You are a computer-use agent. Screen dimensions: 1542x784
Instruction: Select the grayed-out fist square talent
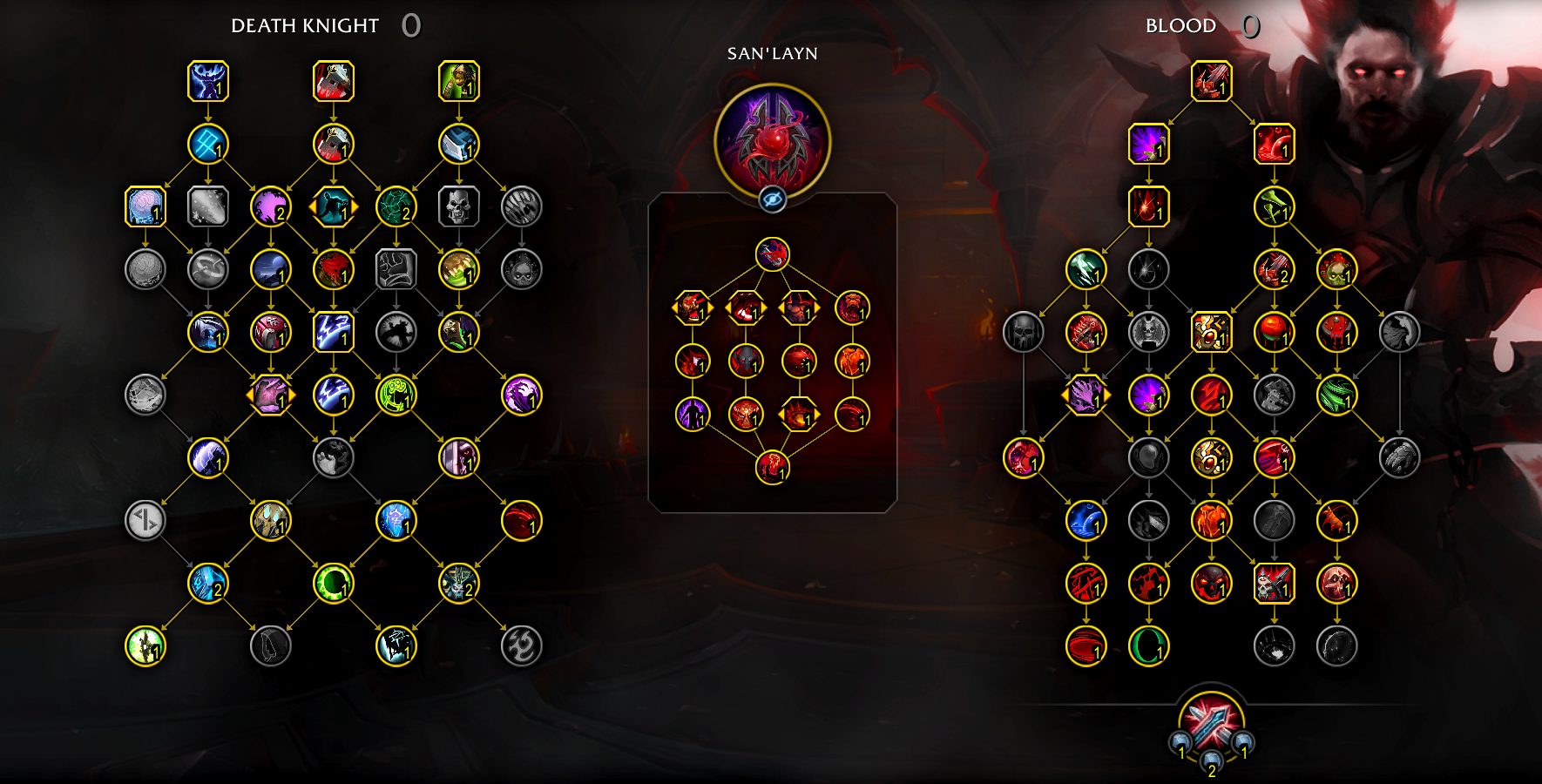[396, 269]
